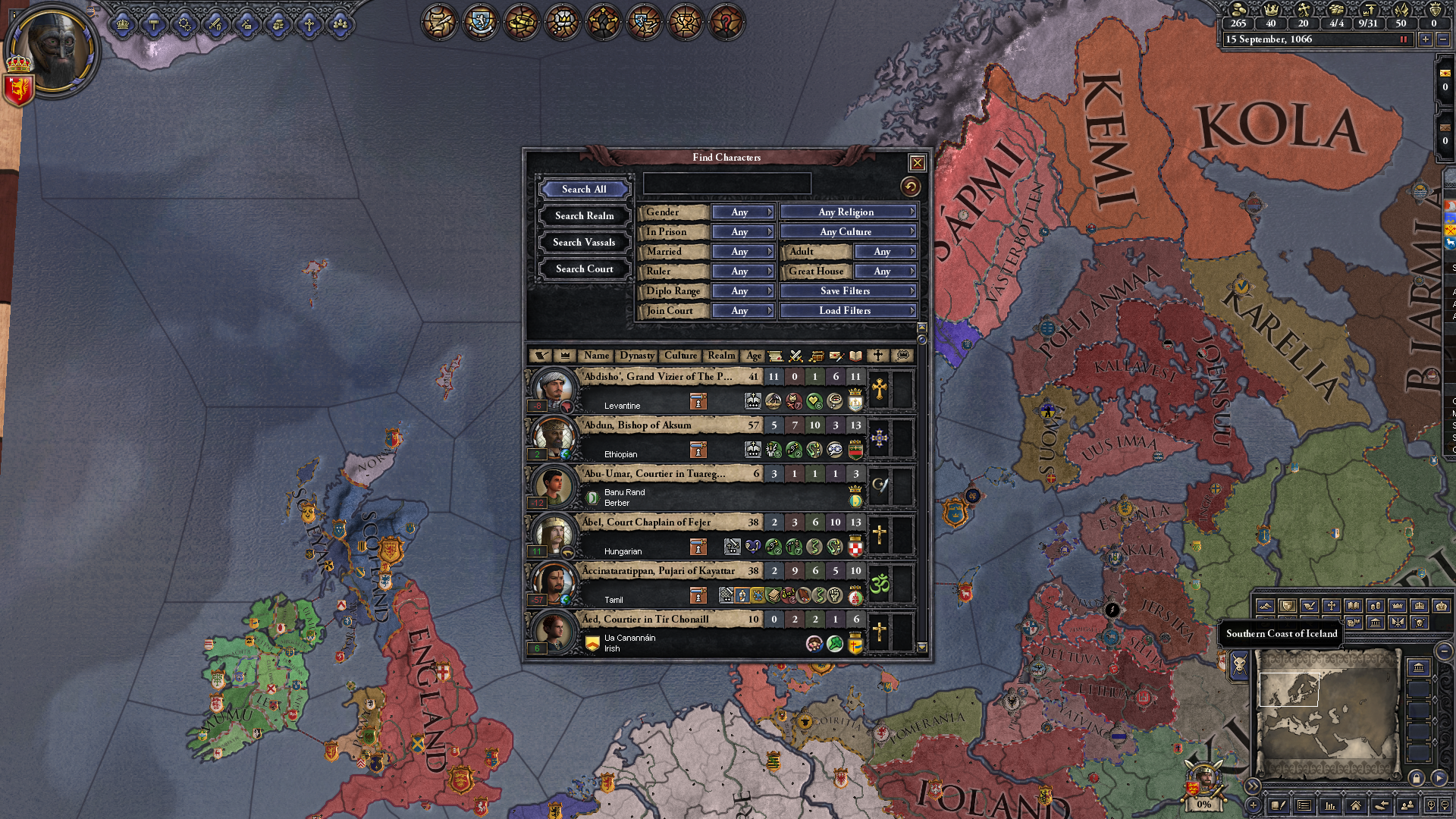Switch to the Search Court tab

click(x=584, y=269)
